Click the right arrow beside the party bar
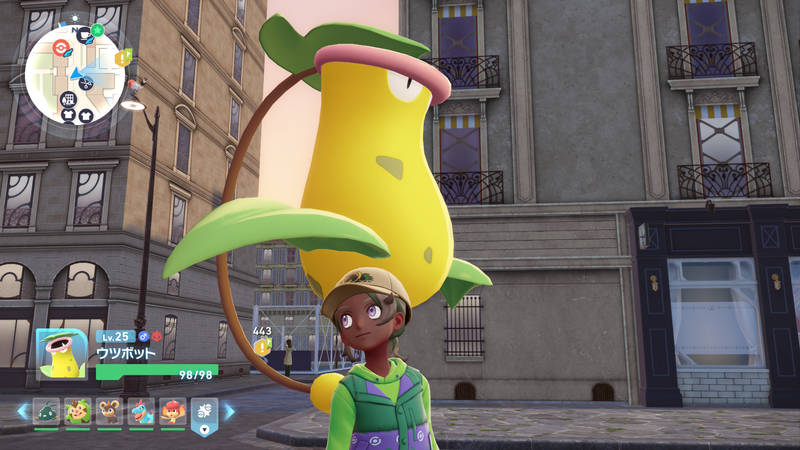Viewport: 800px width, 450px height. pos(229,411)
